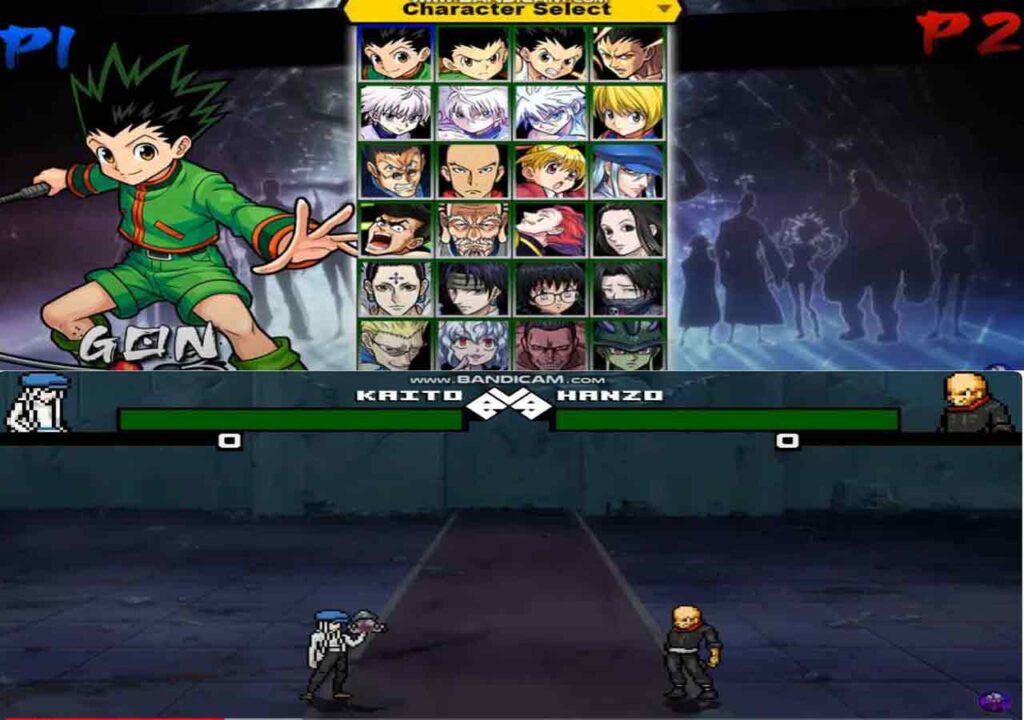This screenshot has width=1024, height=720.
Task: Pick Leorio with the small glasses
Action: point(396,171)
